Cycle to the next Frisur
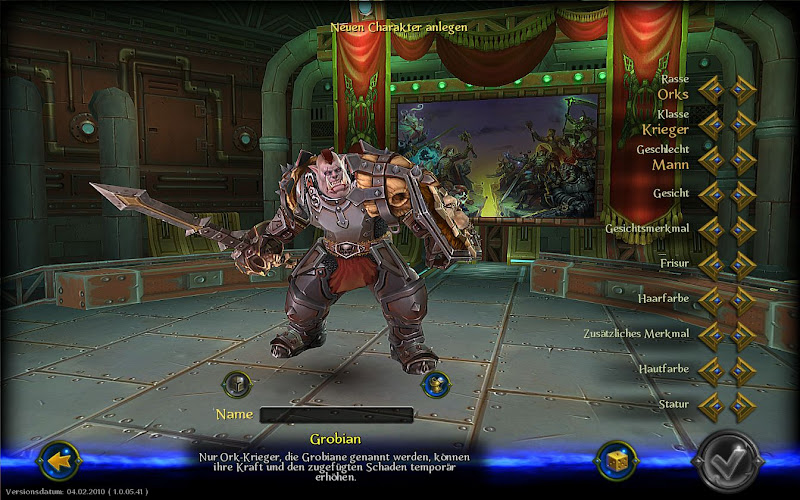Screen dimensions: 800x500 741,265
